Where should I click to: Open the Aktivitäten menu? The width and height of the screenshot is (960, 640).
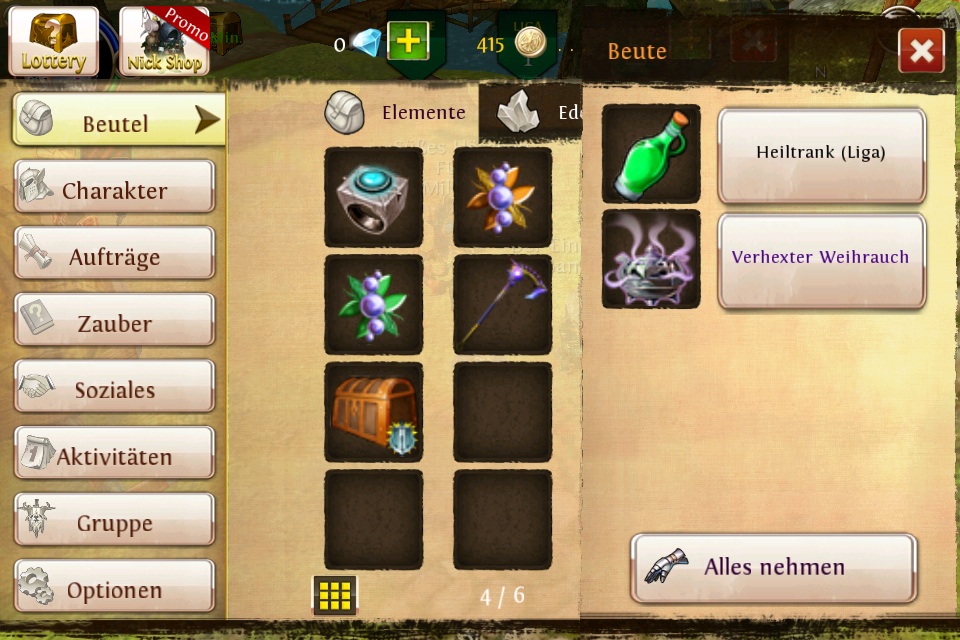point(114,454)
